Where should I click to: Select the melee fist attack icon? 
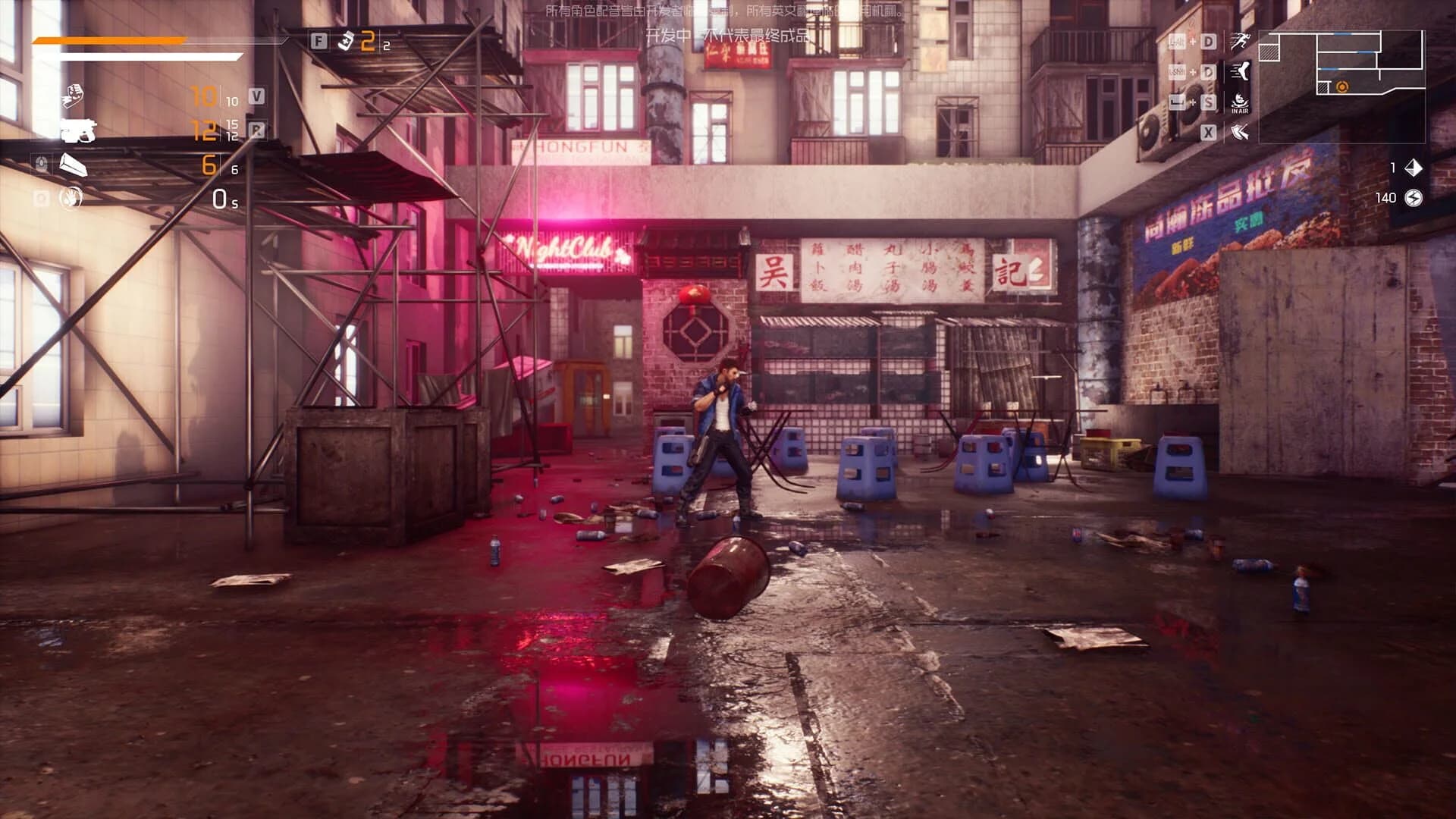[74, 94]
